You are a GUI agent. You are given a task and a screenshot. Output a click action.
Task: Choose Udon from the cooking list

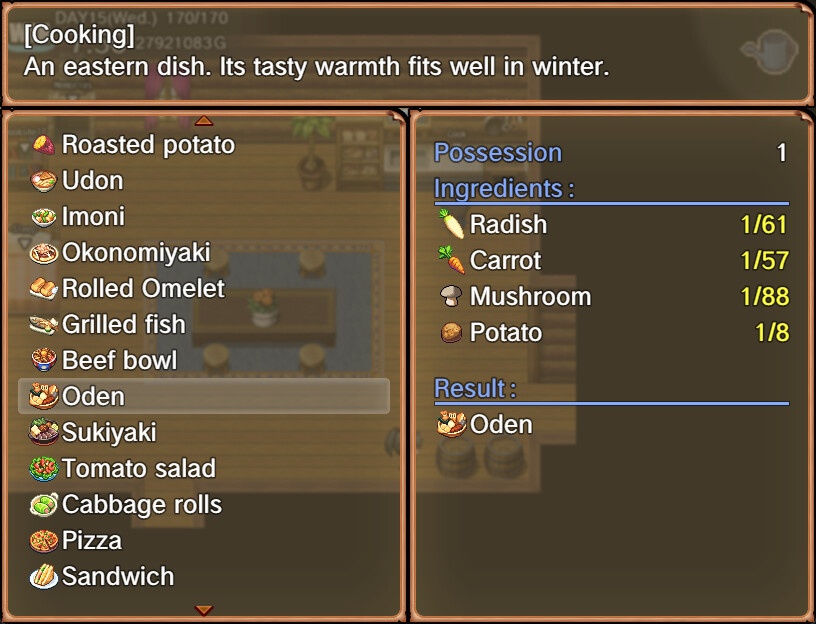92,181
